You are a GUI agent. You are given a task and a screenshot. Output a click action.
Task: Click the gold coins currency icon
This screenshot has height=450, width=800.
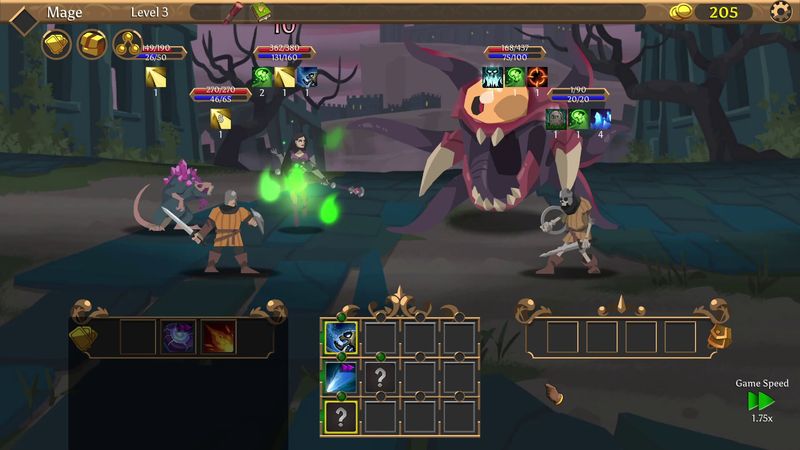click(682, 12)
